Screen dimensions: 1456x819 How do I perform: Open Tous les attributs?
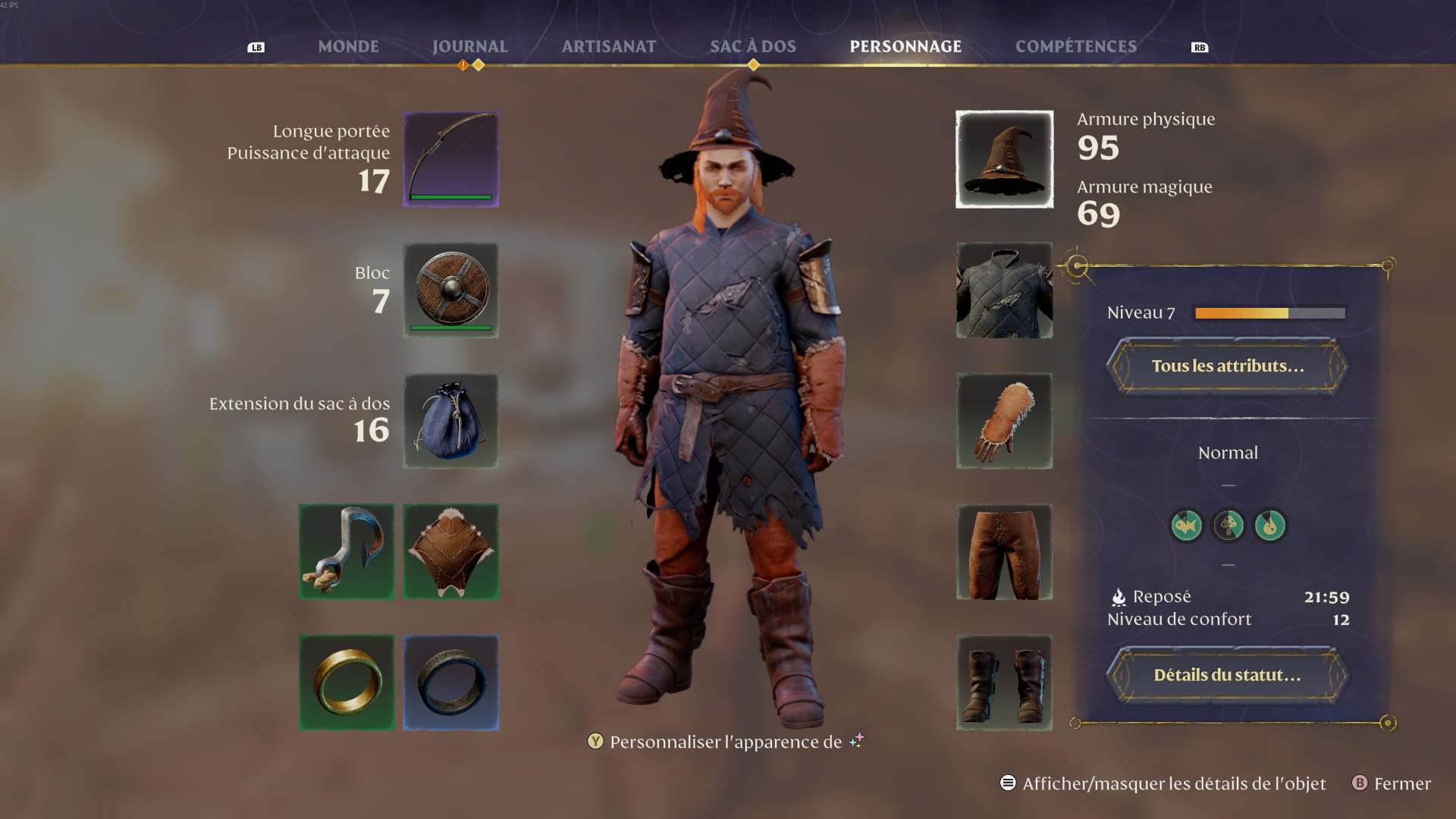coord(1227,366)
